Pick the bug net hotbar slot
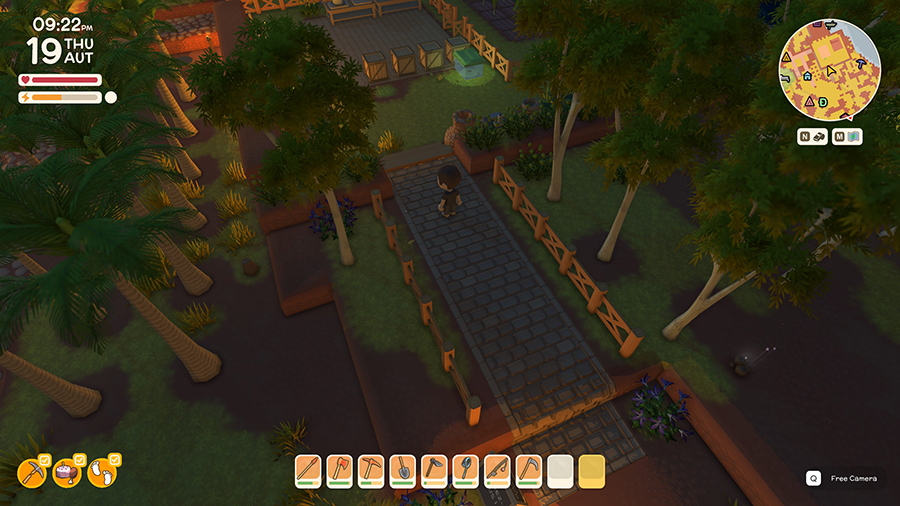Viewport: 900px width, 506px height. click(466, 470)
